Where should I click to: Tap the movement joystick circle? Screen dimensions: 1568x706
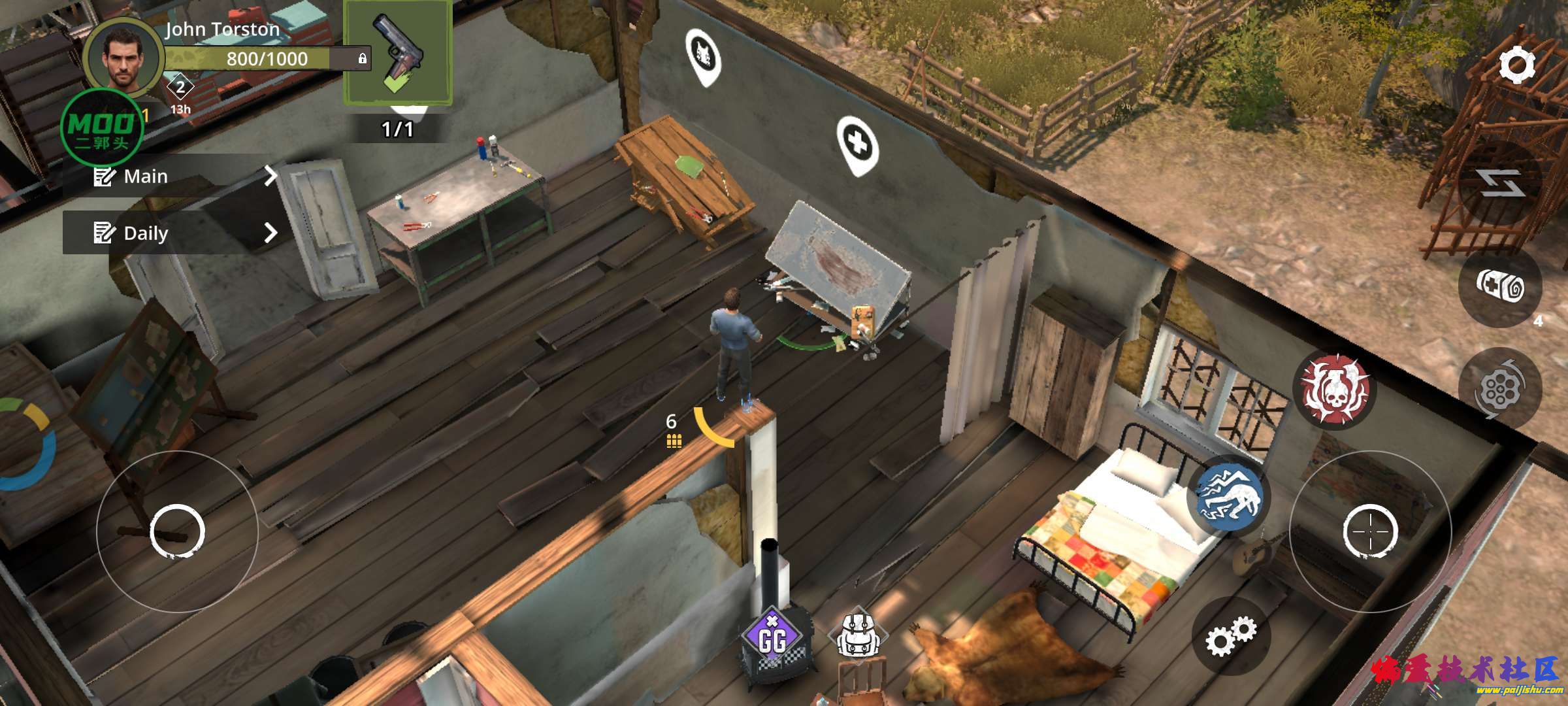(x=177, y=531)
